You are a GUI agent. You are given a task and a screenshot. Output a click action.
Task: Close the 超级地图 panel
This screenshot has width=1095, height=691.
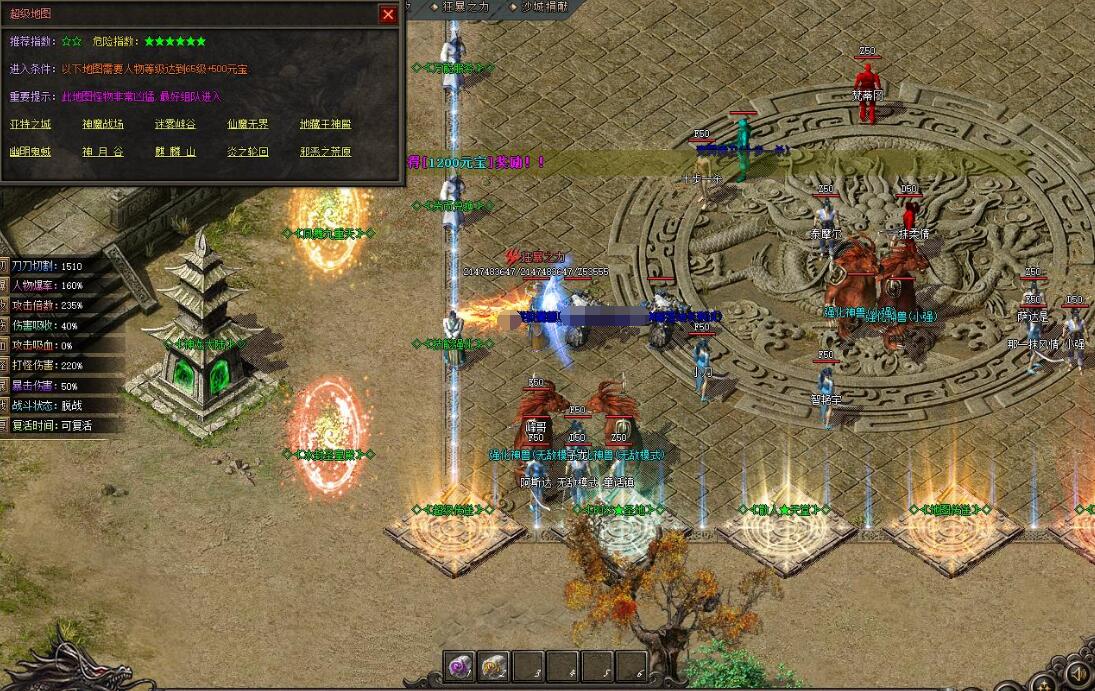[388, 14]
